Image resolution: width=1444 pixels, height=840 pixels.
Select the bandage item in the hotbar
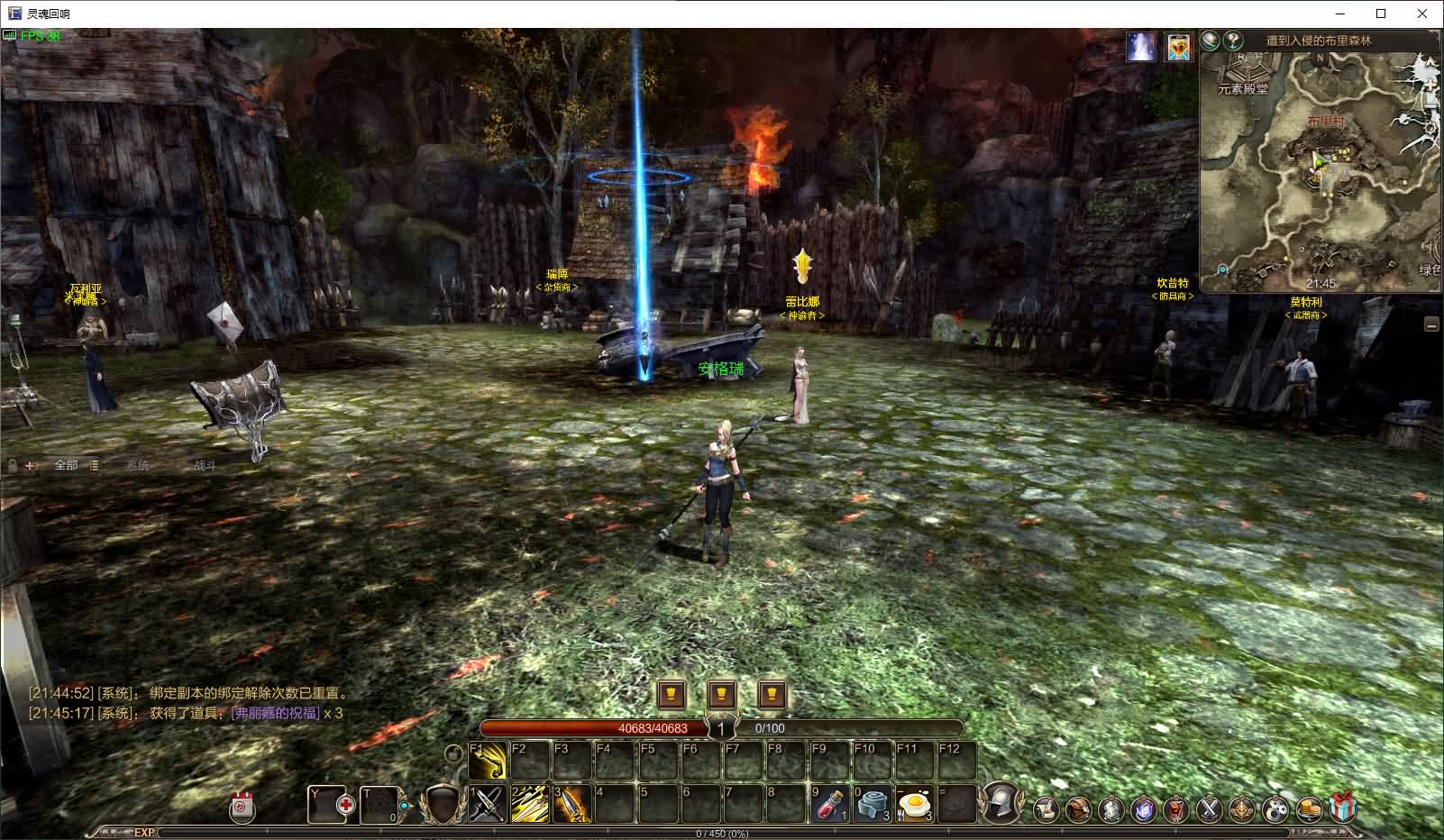872,804
